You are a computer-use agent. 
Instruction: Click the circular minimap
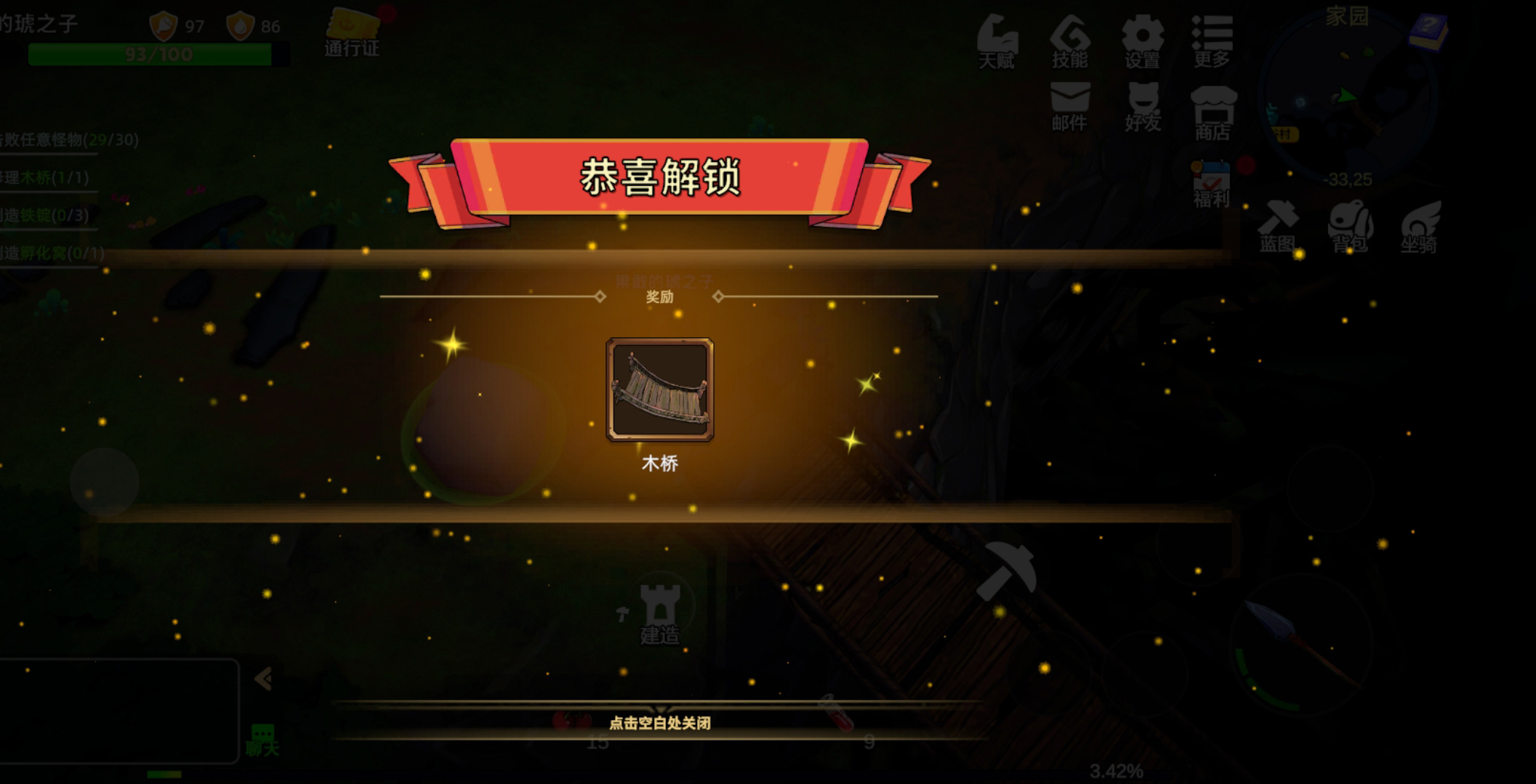coord(1347,98)
